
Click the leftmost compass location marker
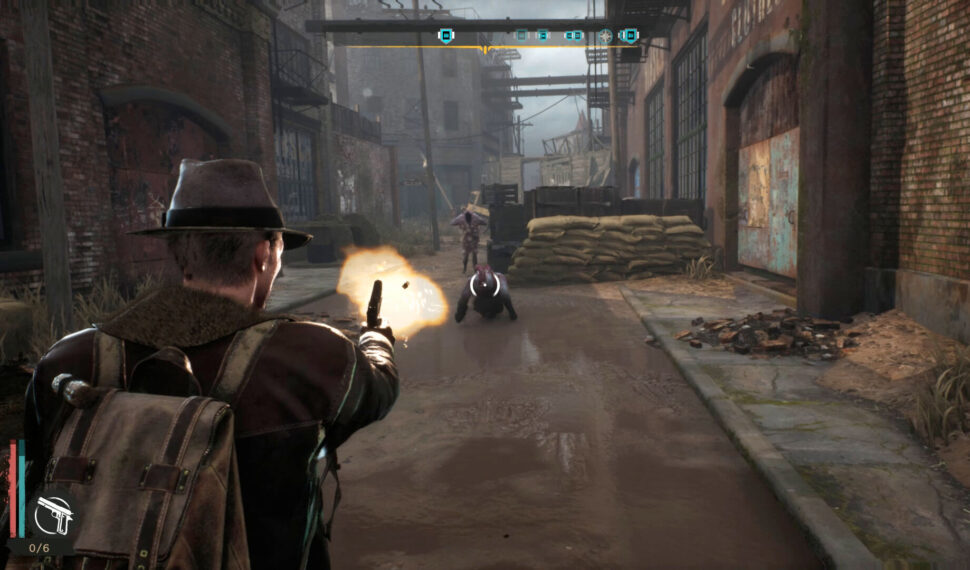446,36
